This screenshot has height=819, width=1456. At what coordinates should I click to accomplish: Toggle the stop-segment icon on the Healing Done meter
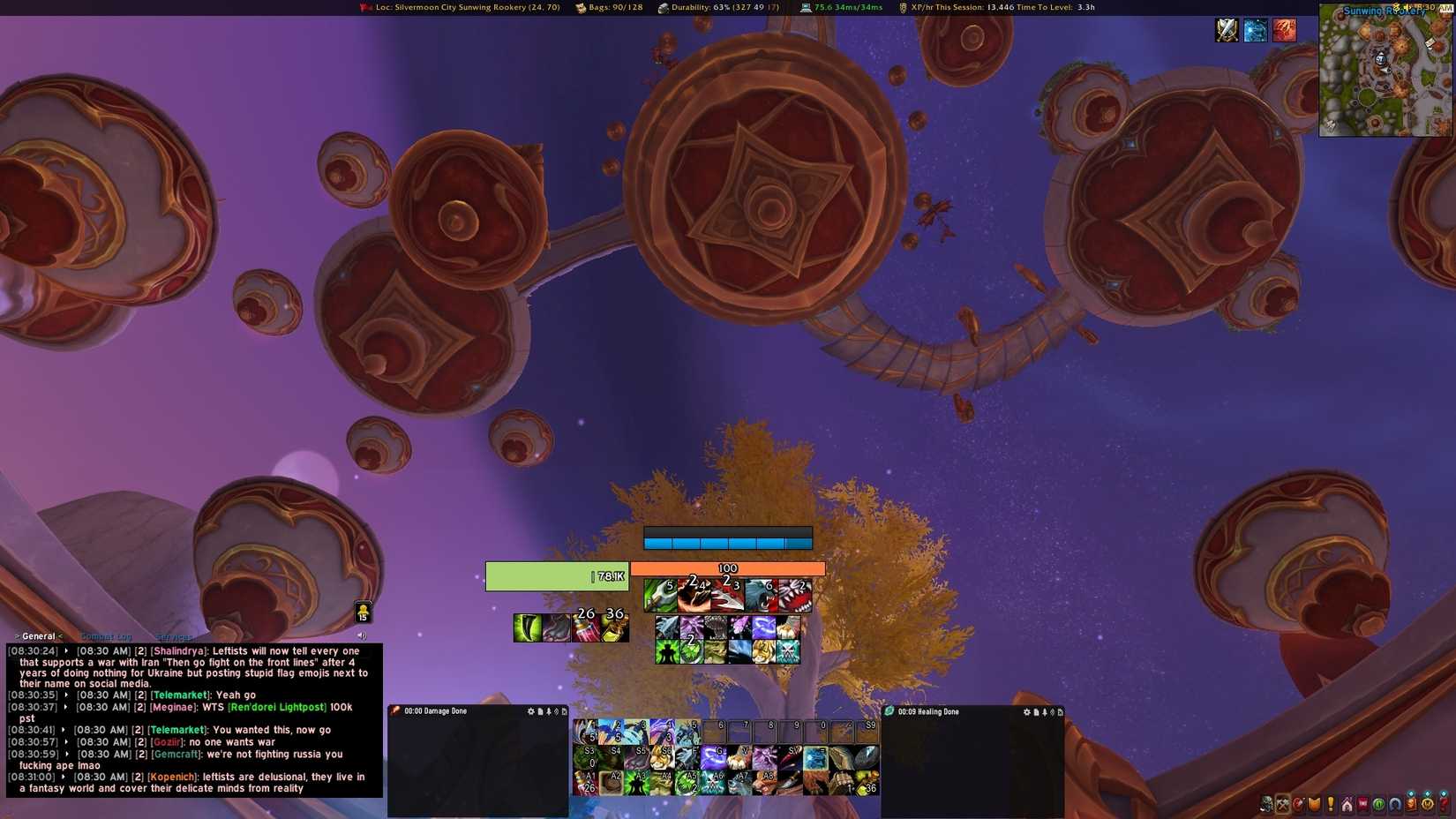point(1053,711)
